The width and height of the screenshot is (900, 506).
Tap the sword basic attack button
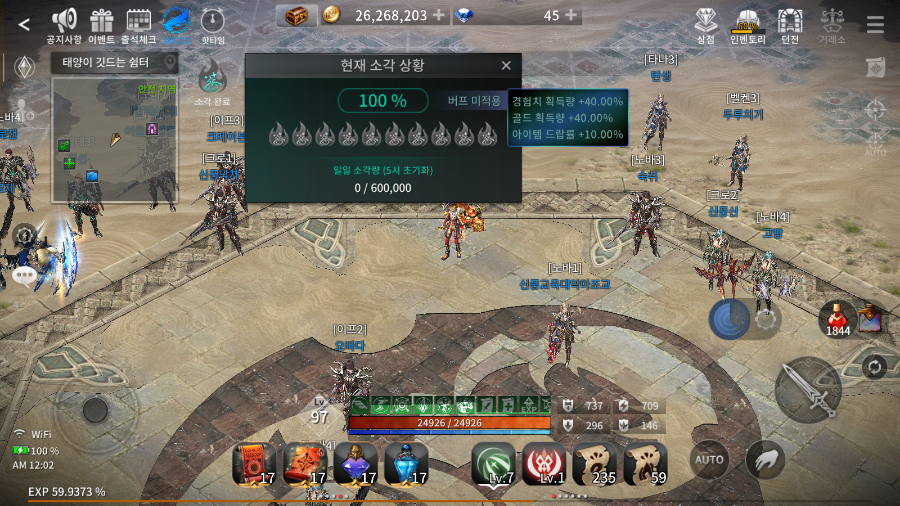(x=807, y=389)
